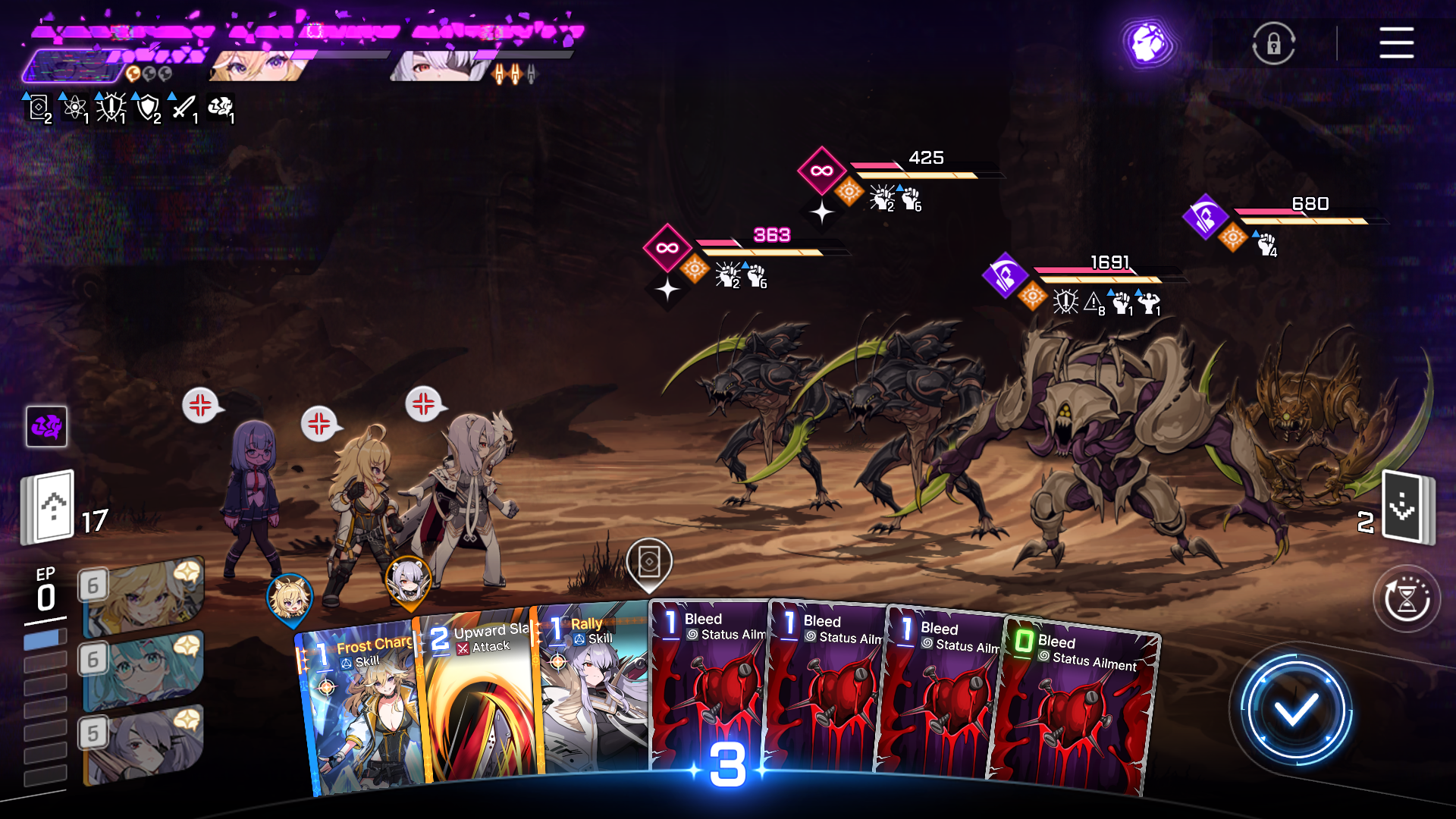This screenshot has width=1456, height=819.
Task: Select the Frost Charge skill card
Action: (x=360, y=713)
